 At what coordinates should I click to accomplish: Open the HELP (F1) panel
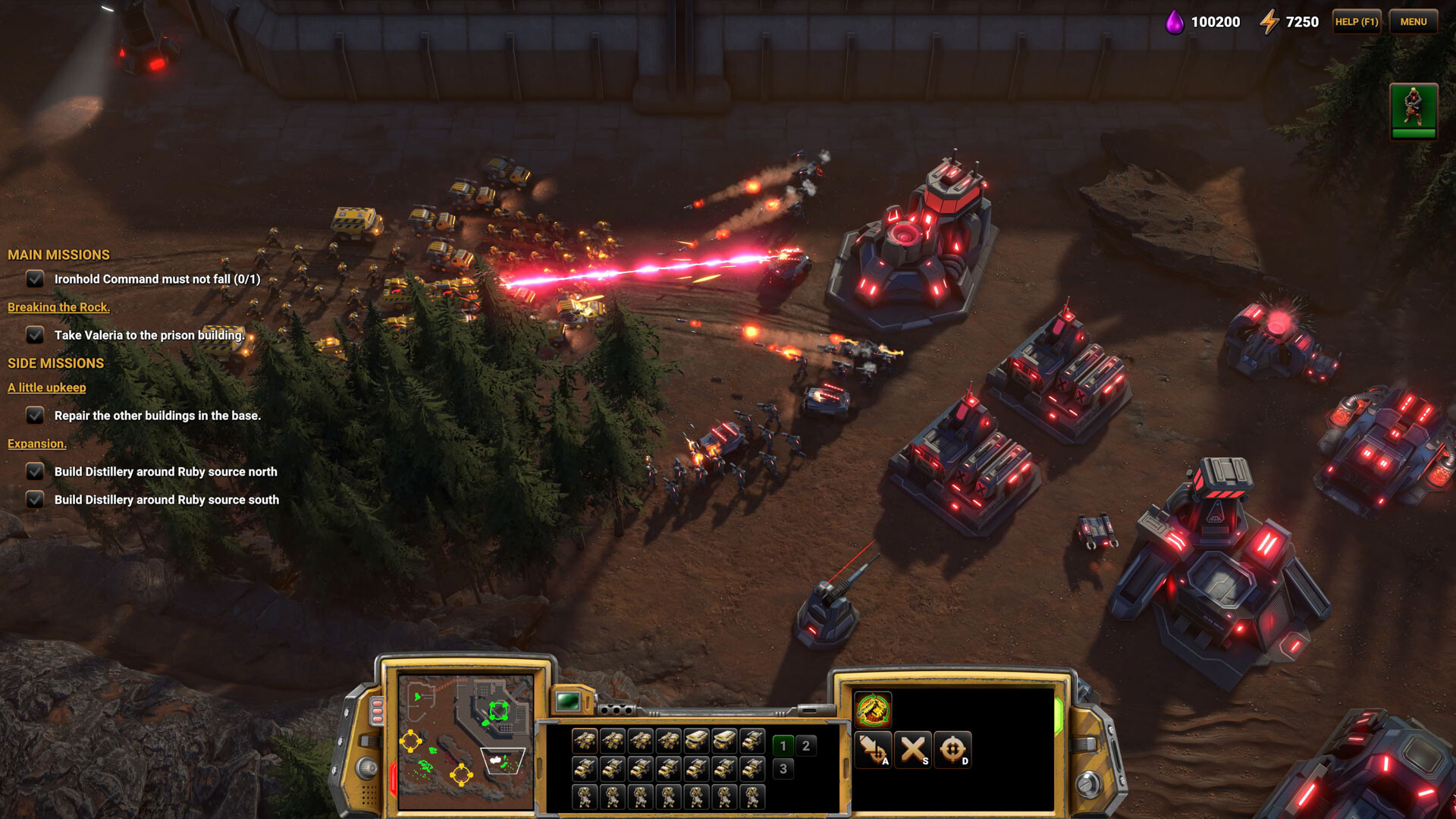point(1356,22)
